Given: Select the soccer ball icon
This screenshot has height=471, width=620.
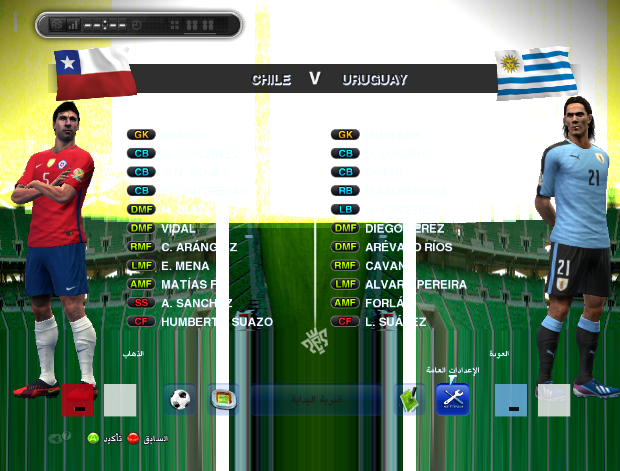Looking at the screenshot, I should 180,400.
